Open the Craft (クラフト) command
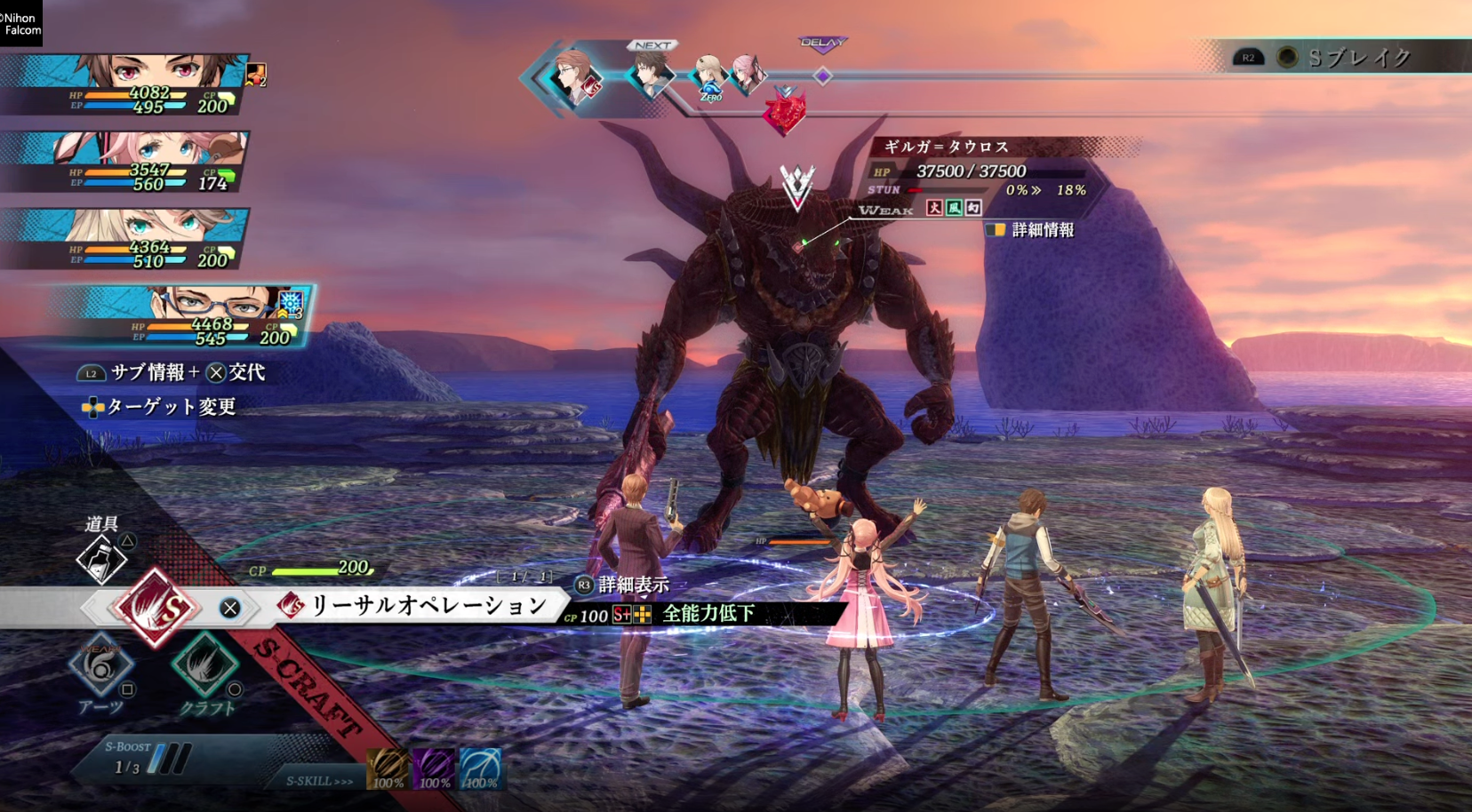The height and width of the screenshot is (812, 1472). tap(205, 665)
